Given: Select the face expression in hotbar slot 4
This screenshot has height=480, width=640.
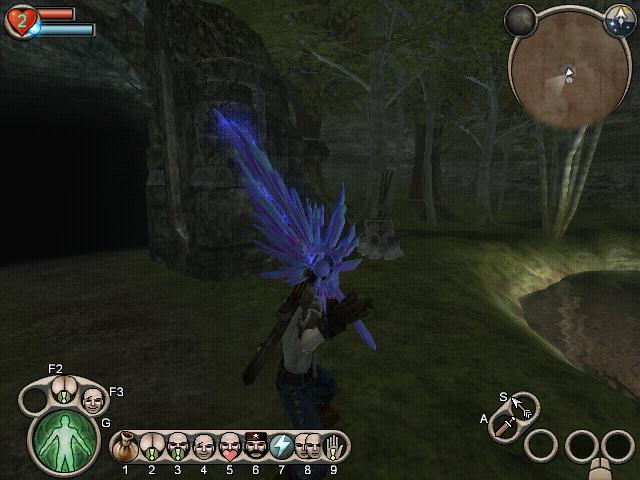Looking at the screenshot, I should (x=203, y=445).
